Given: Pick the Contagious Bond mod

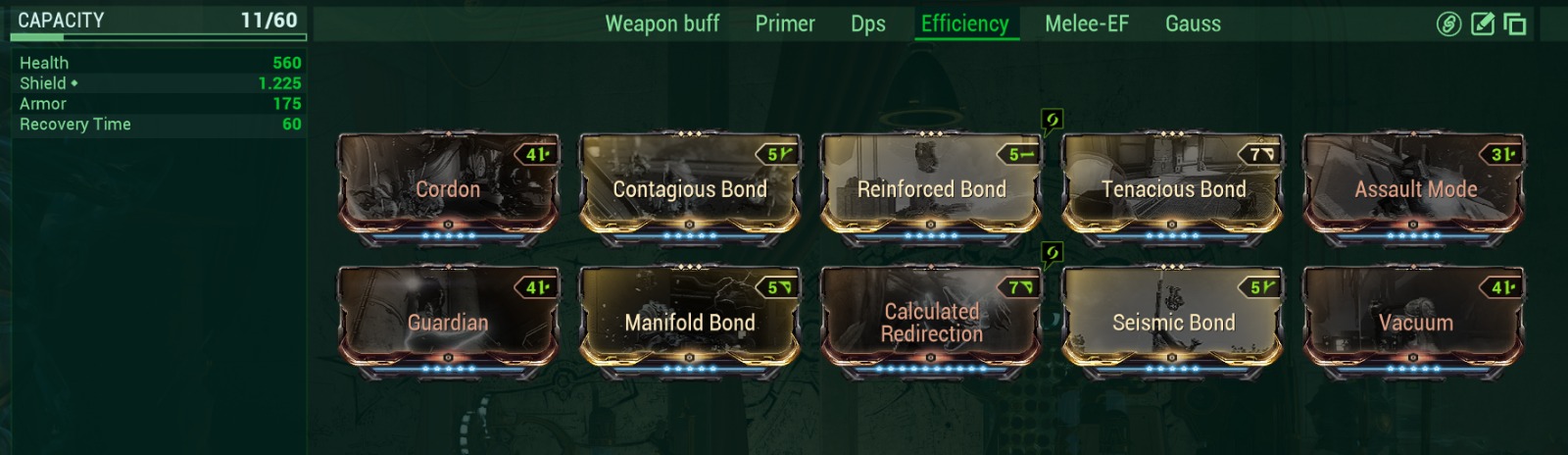Looking at the screenshot, I should (x=690, y=188).
